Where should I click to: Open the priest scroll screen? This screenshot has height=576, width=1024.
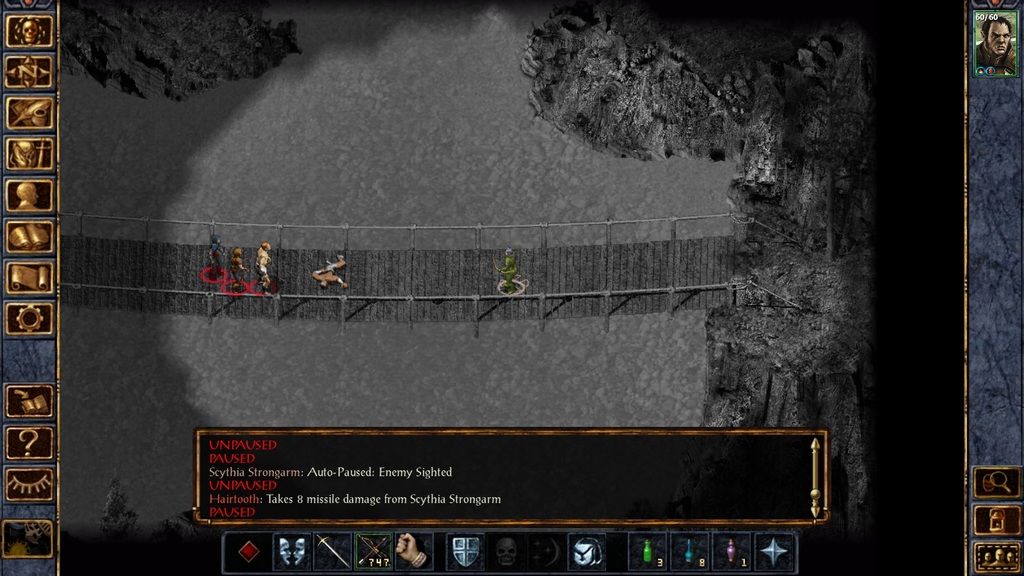(x=29, y=278)
